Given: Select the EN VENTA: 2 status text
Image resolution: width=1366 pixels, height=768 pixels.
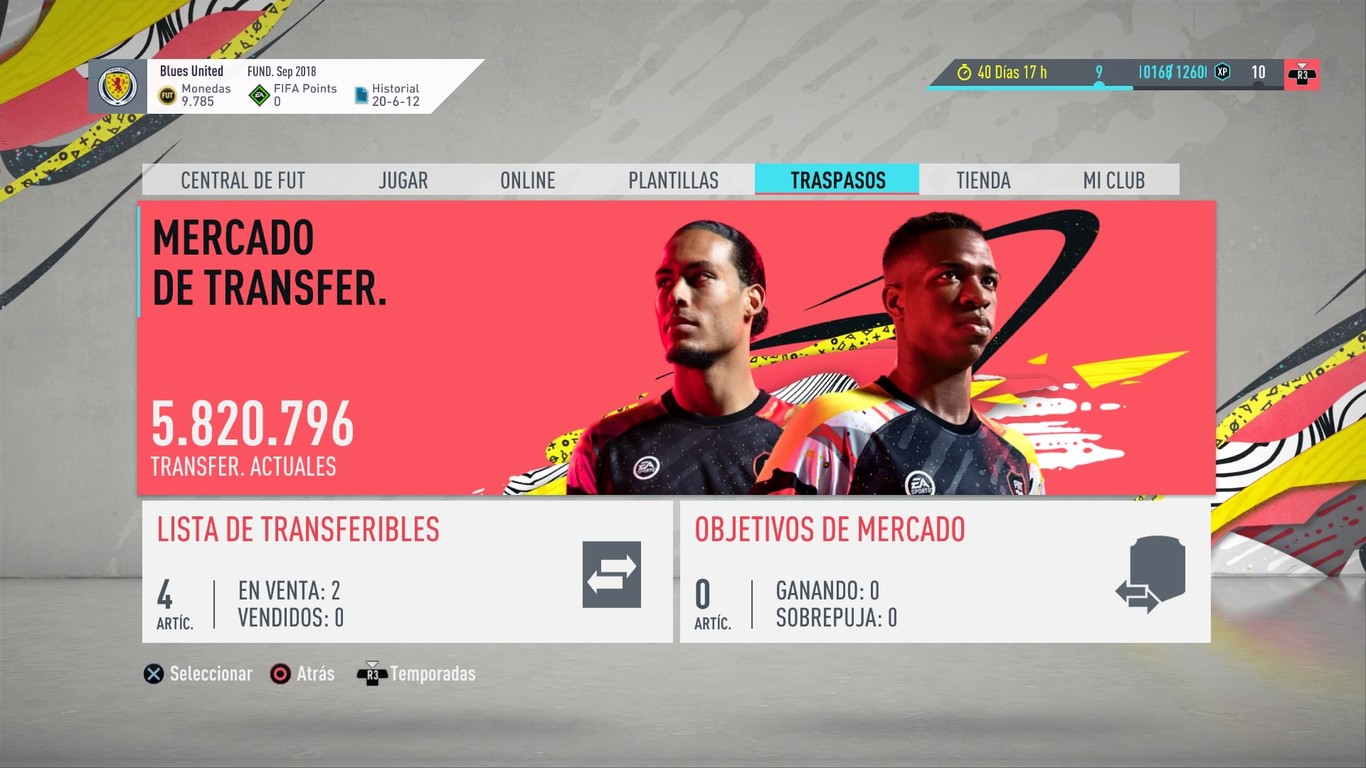Looking at the screenshot, I should pos(289,590).
